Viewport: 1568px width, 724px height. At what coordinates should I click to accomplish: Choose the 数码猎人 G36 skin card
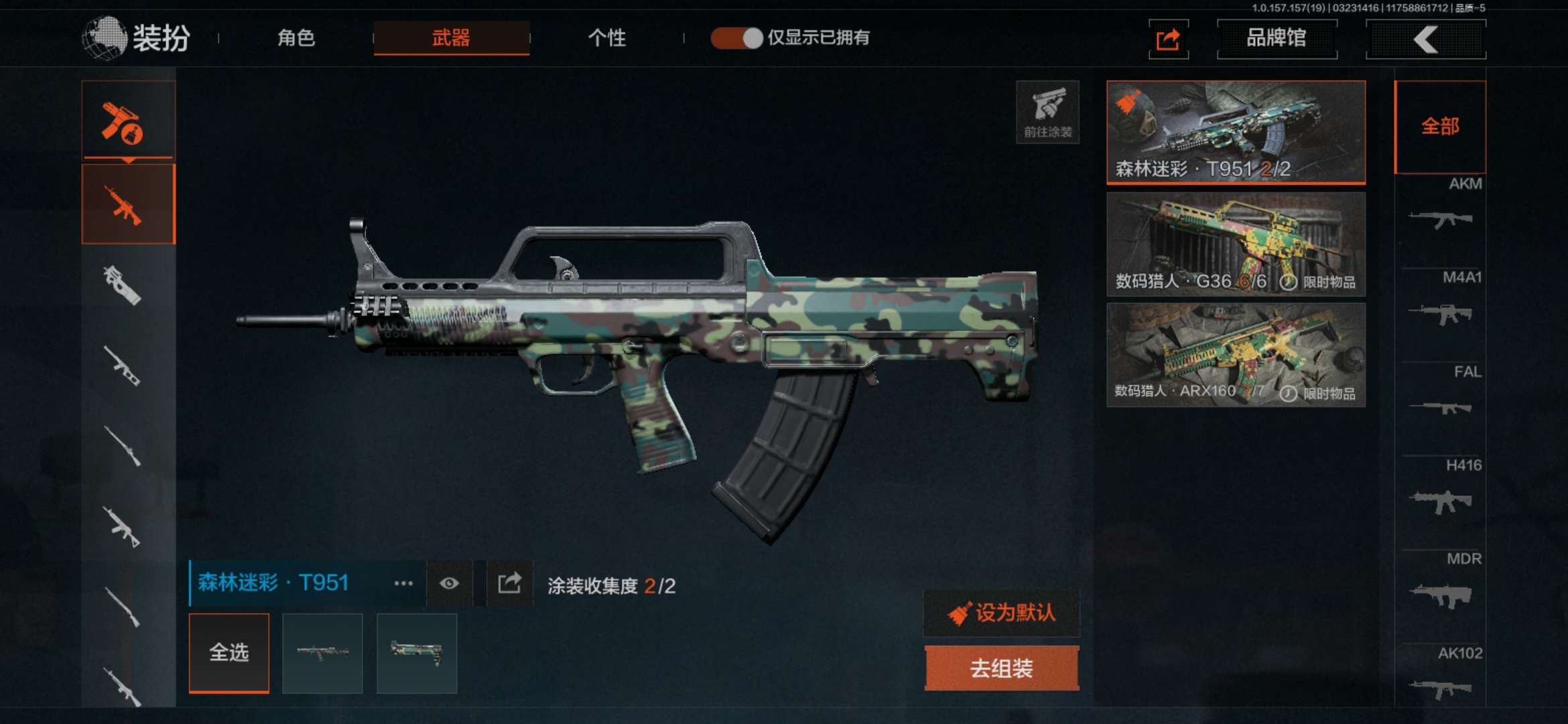(x=1236, y=244)
